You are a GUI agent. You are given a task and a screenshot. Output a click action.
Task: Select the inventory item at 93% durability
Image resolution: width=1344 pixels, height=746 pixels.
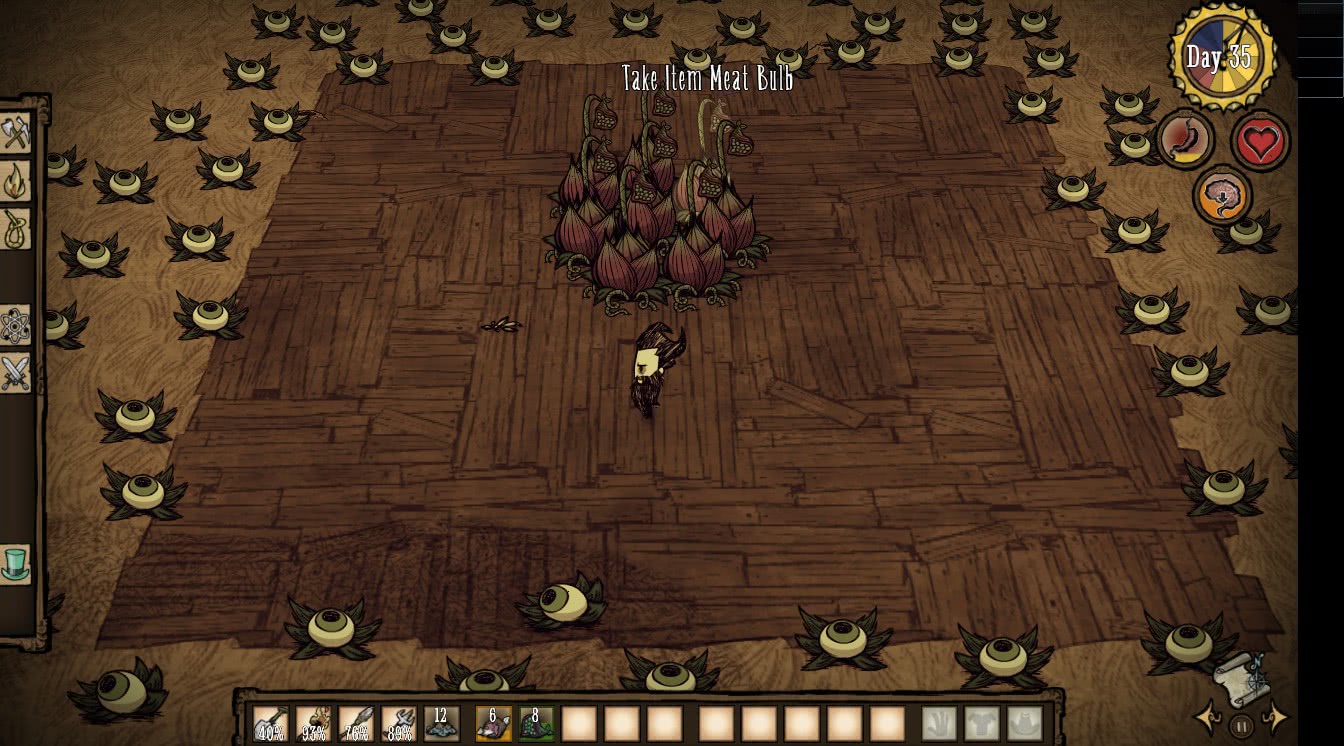tap(313, 723)
